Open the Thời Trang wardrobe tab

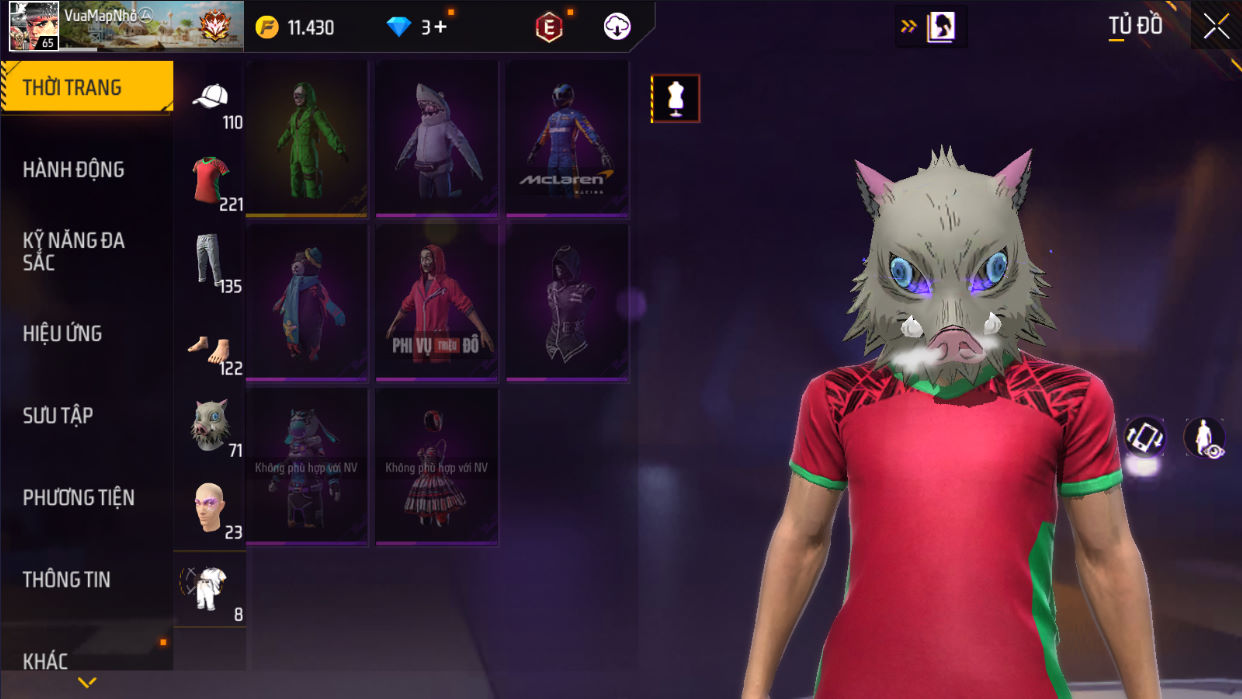coord(86,88)
